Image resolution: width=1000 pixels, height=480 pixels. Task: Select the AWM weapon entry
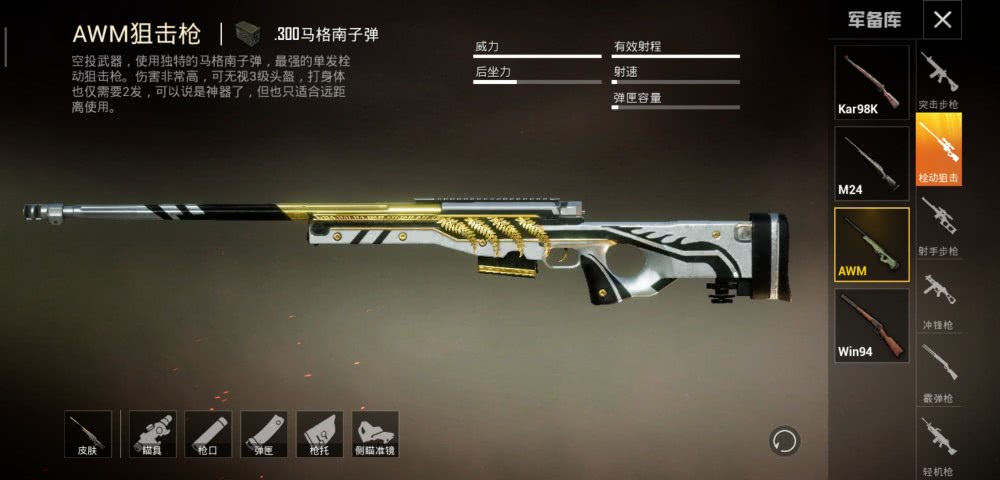point(871,244)
